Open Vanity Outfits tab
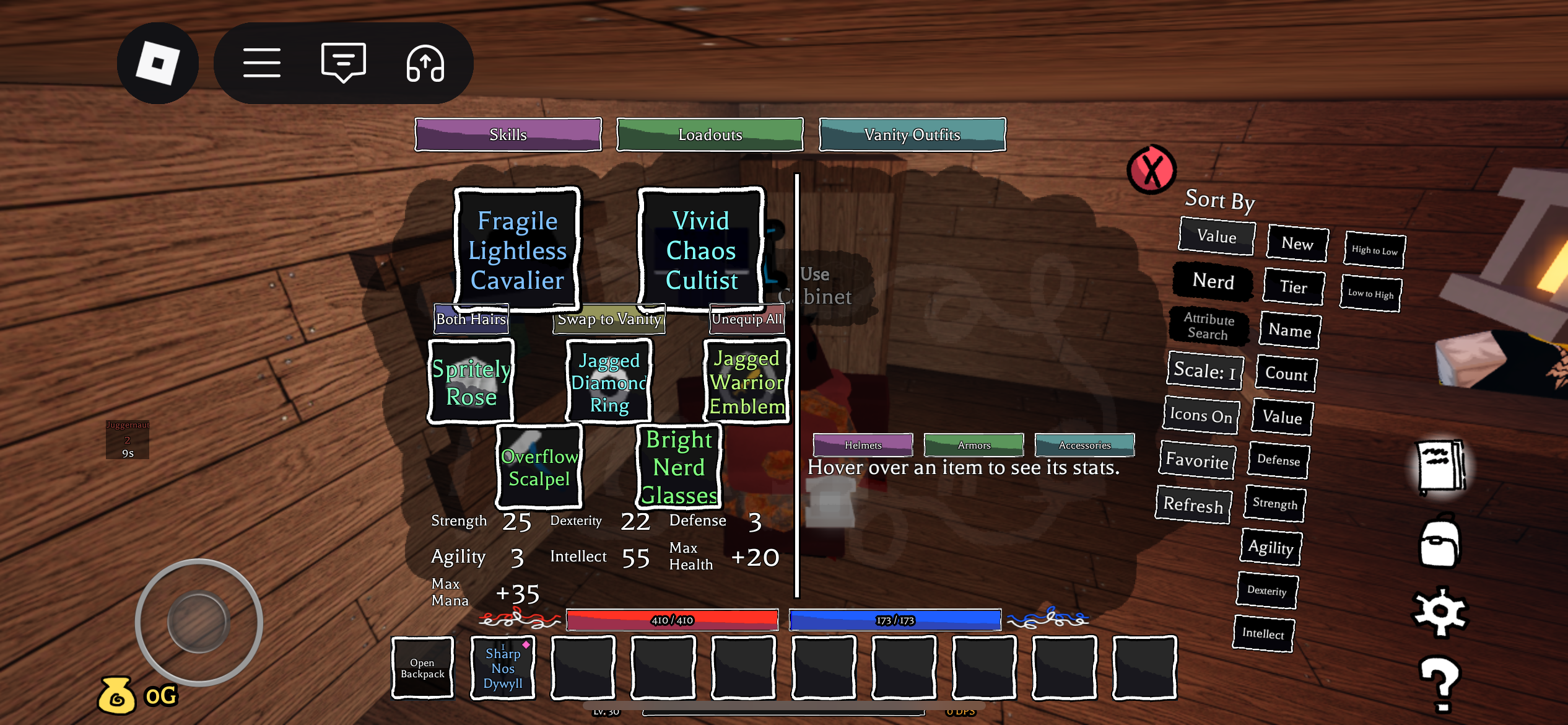This screenshot has width=1568, height=725. [912, 134]
